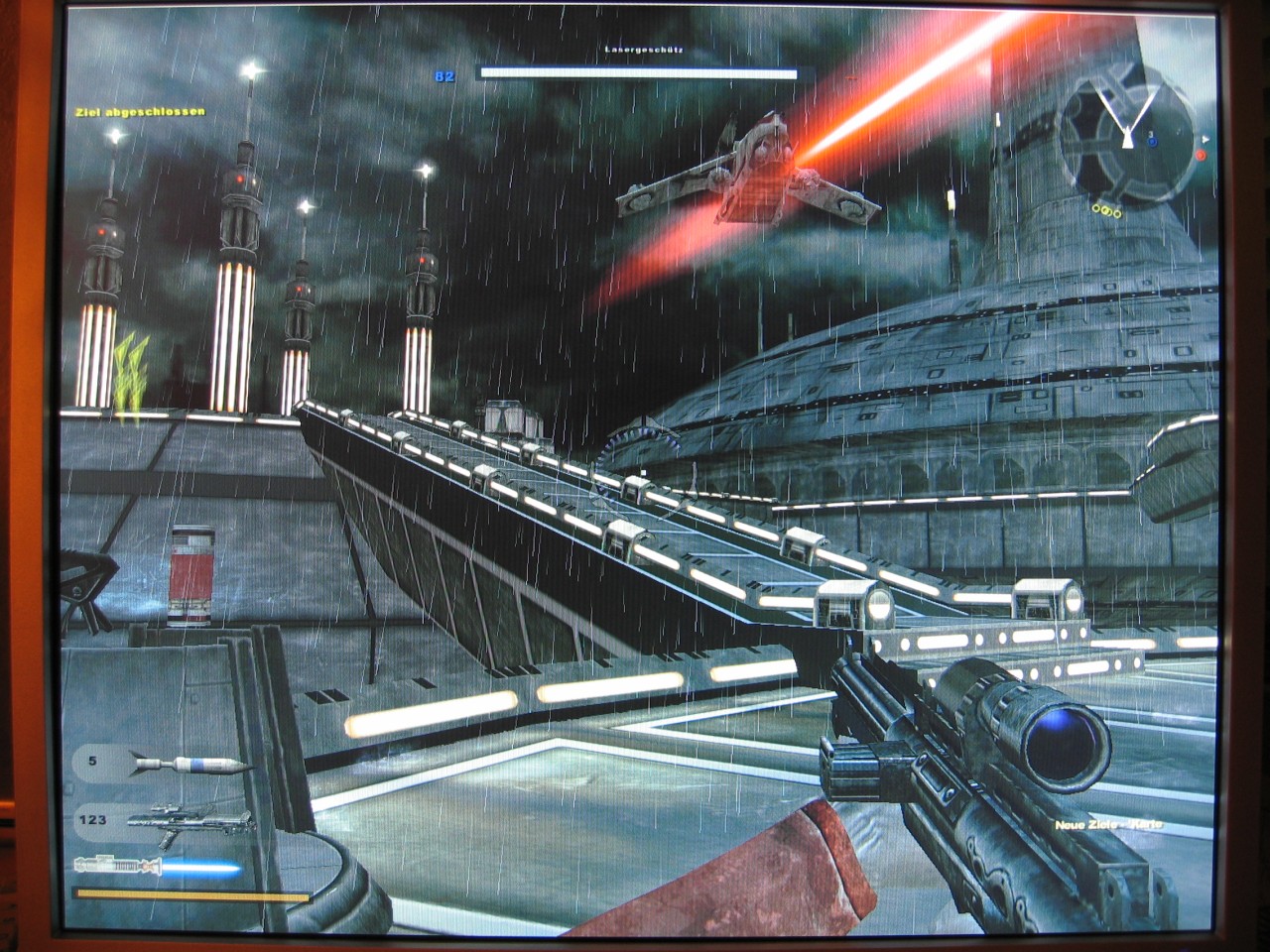Click the 'Ziel abgeschlossen' objective notice

[140, 112]
